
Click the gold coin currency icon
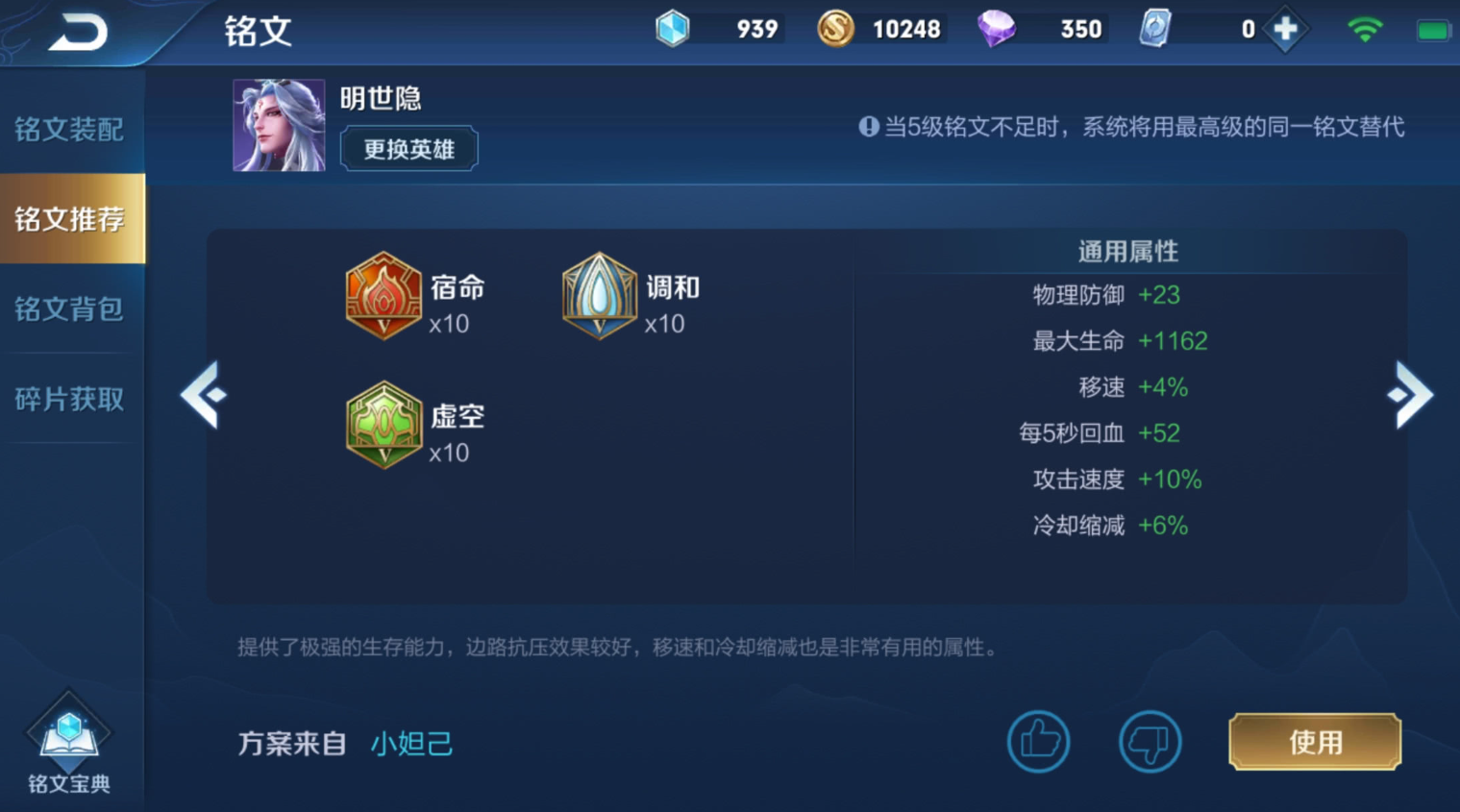click(837, 28)
